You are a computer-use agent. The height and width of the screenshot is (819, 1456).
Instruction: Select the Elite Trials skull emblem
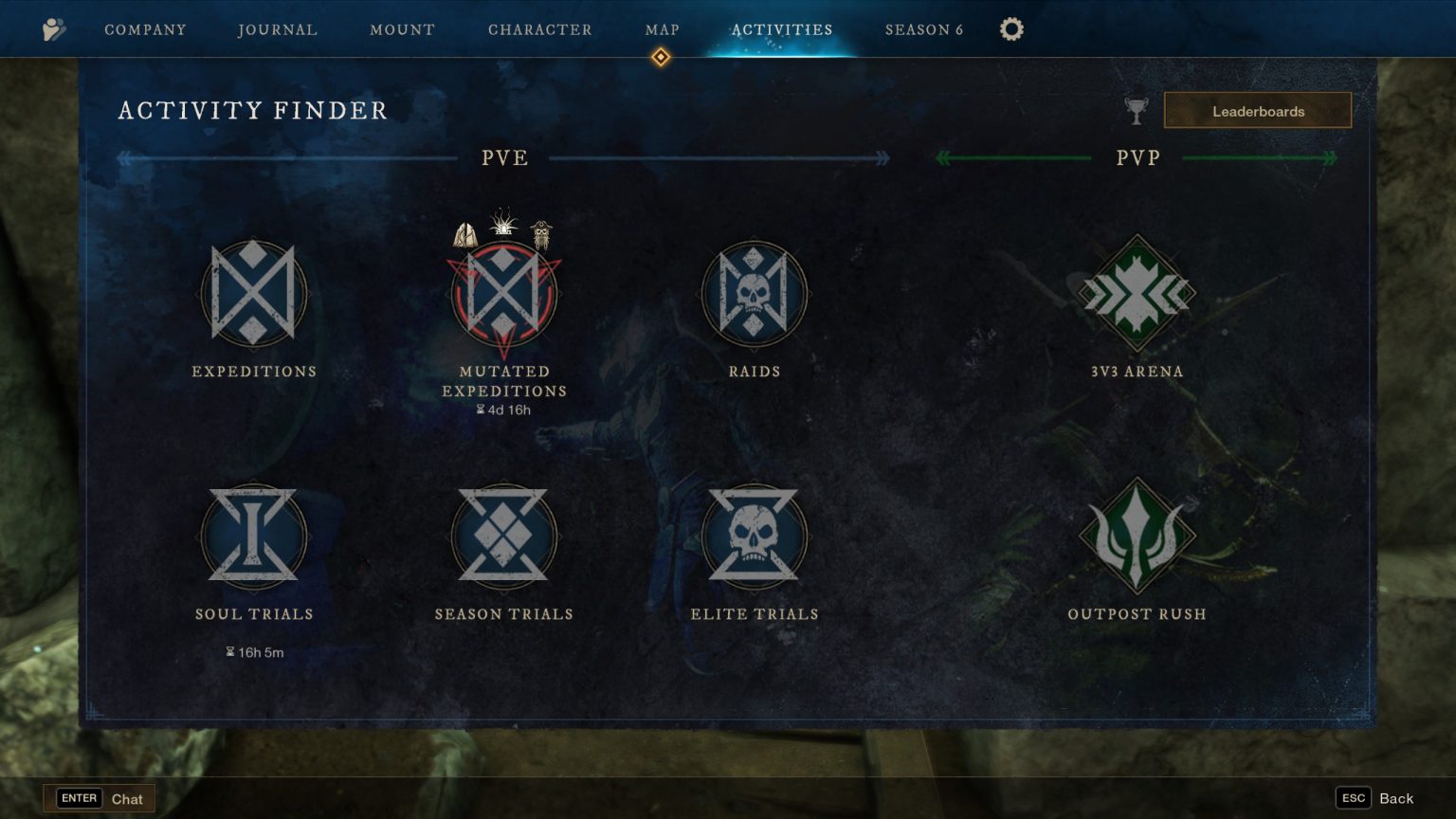[x=754, y=537]
